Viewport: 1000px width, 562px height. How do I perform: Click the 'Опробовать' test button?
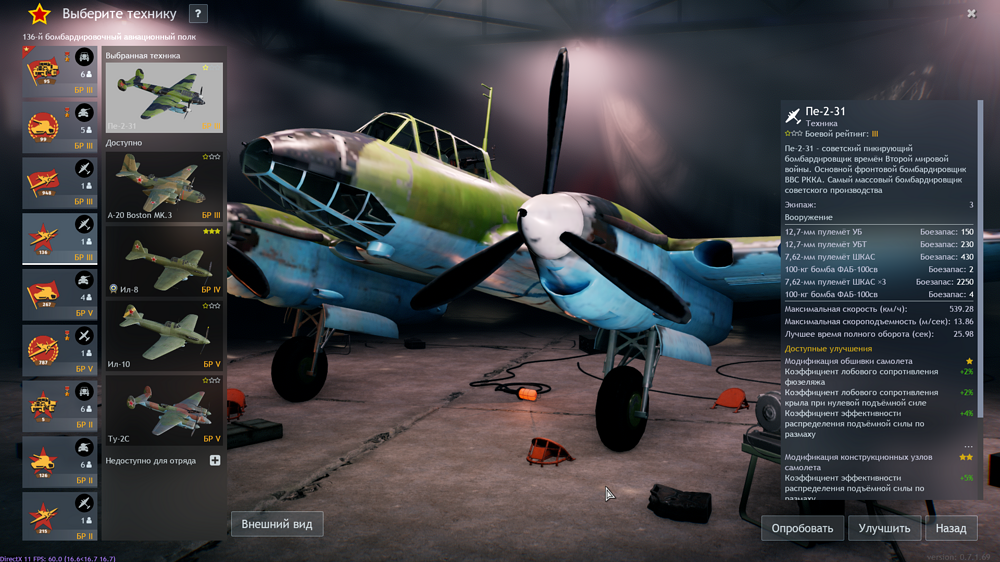pyautogui.click(x=802, y=528)
